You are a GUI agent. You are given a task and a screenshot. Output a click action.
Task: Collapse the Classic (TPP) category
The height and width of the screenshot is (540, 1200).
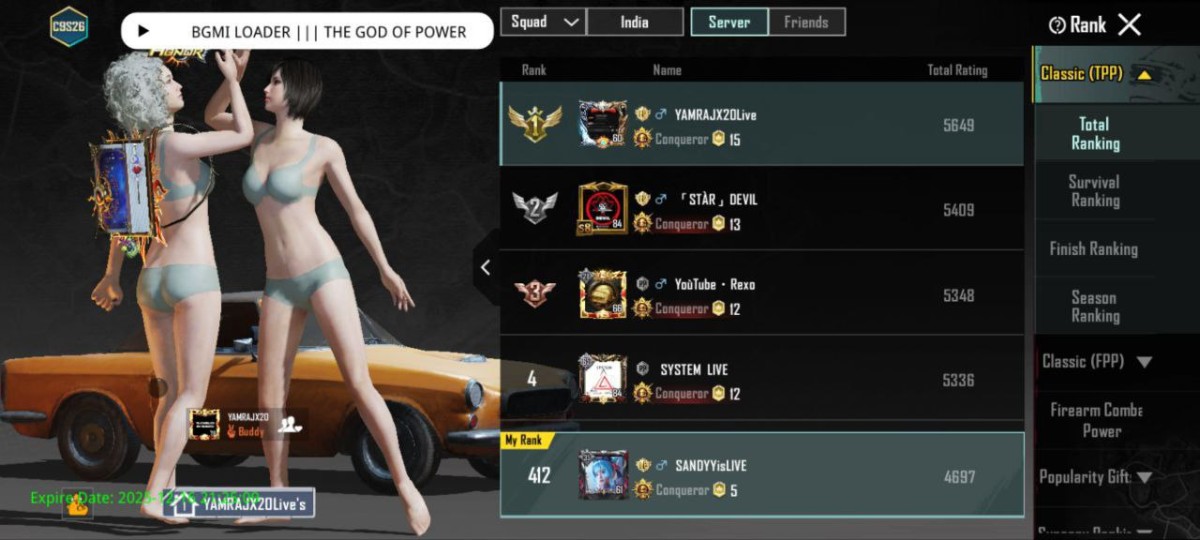coord(1095,73)
